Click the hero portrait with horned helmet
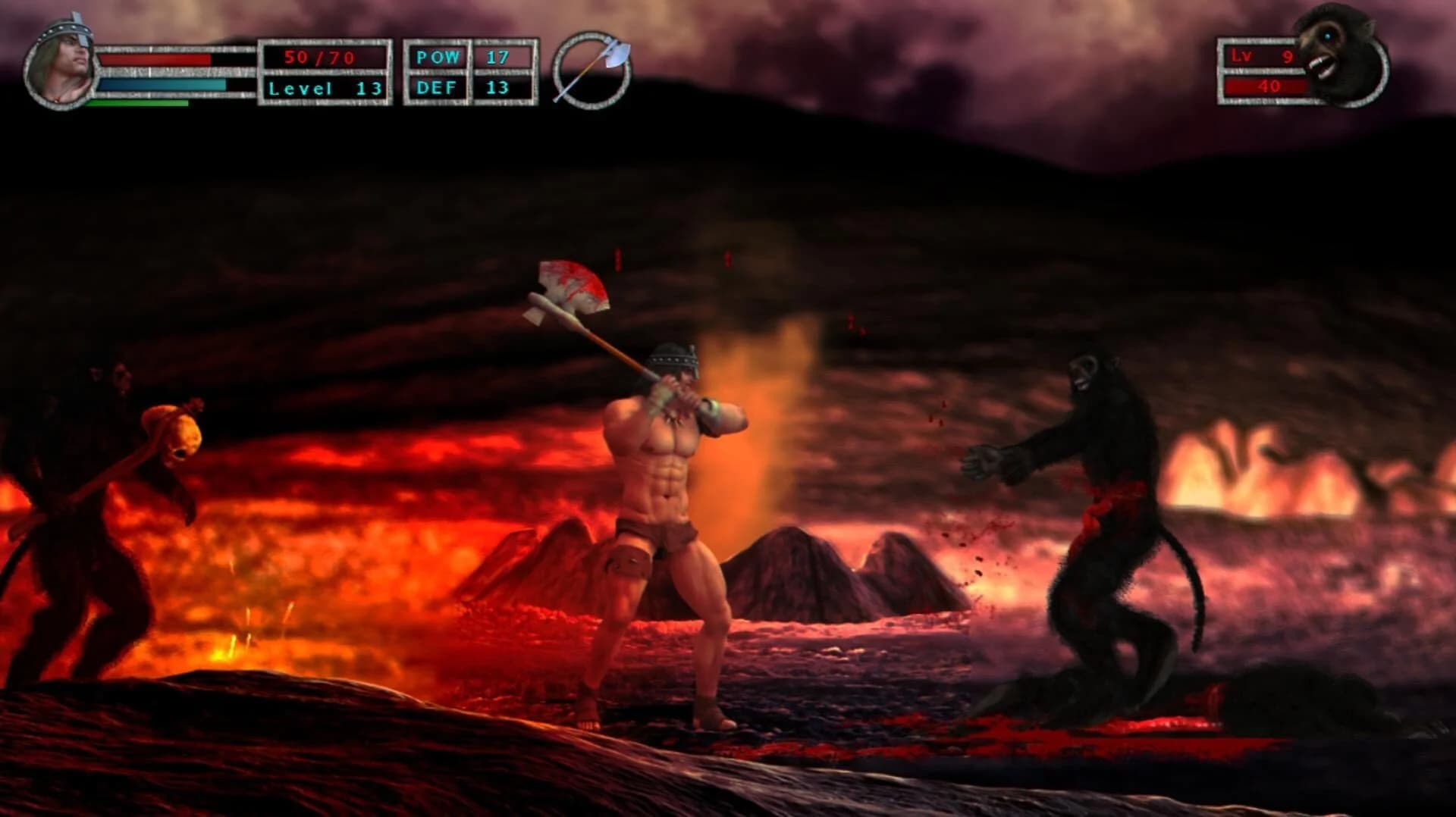 click(61, 64)
